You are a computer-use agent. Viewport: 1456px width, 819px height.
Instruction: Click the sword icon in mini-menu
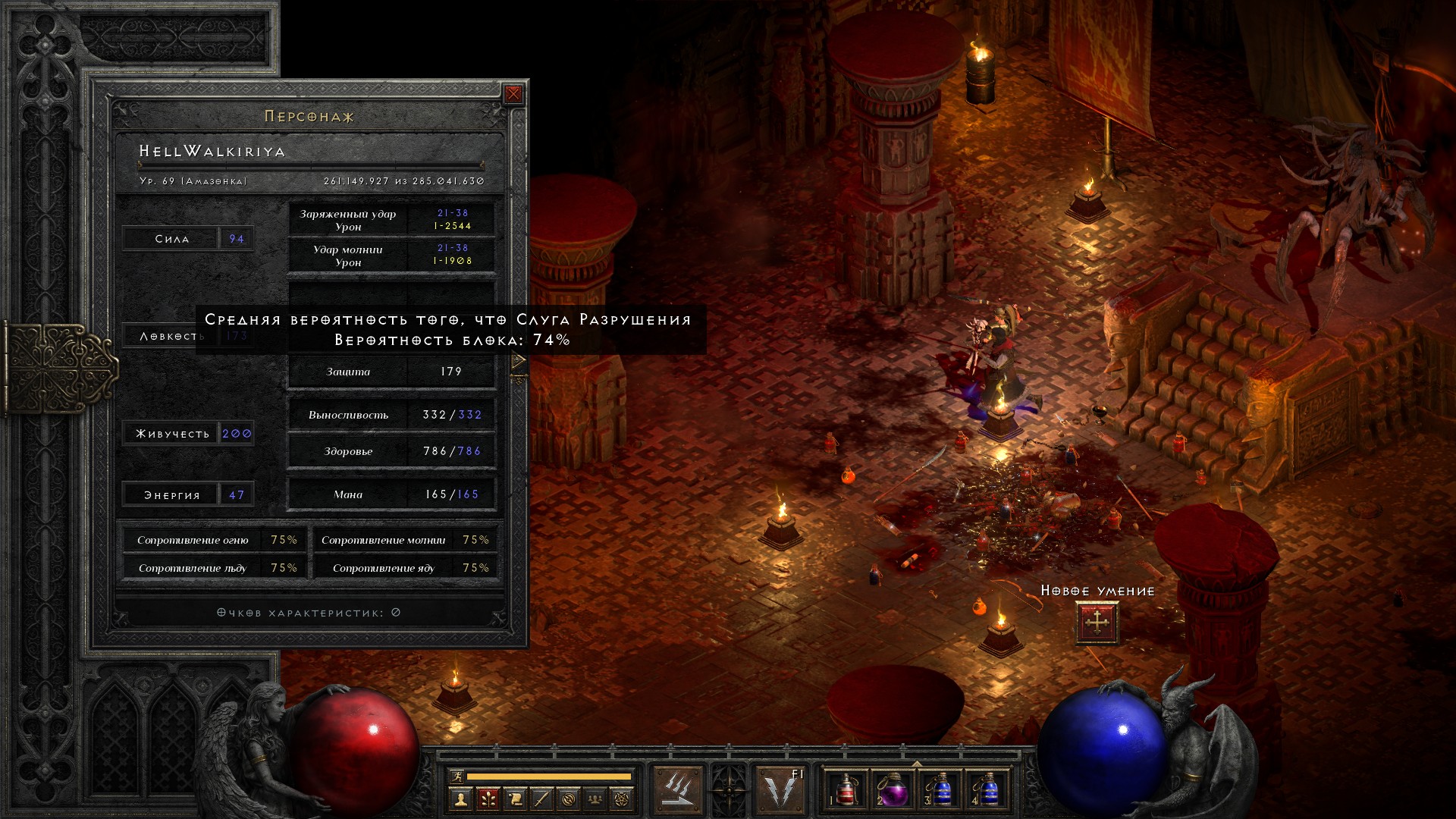point(541,799)
